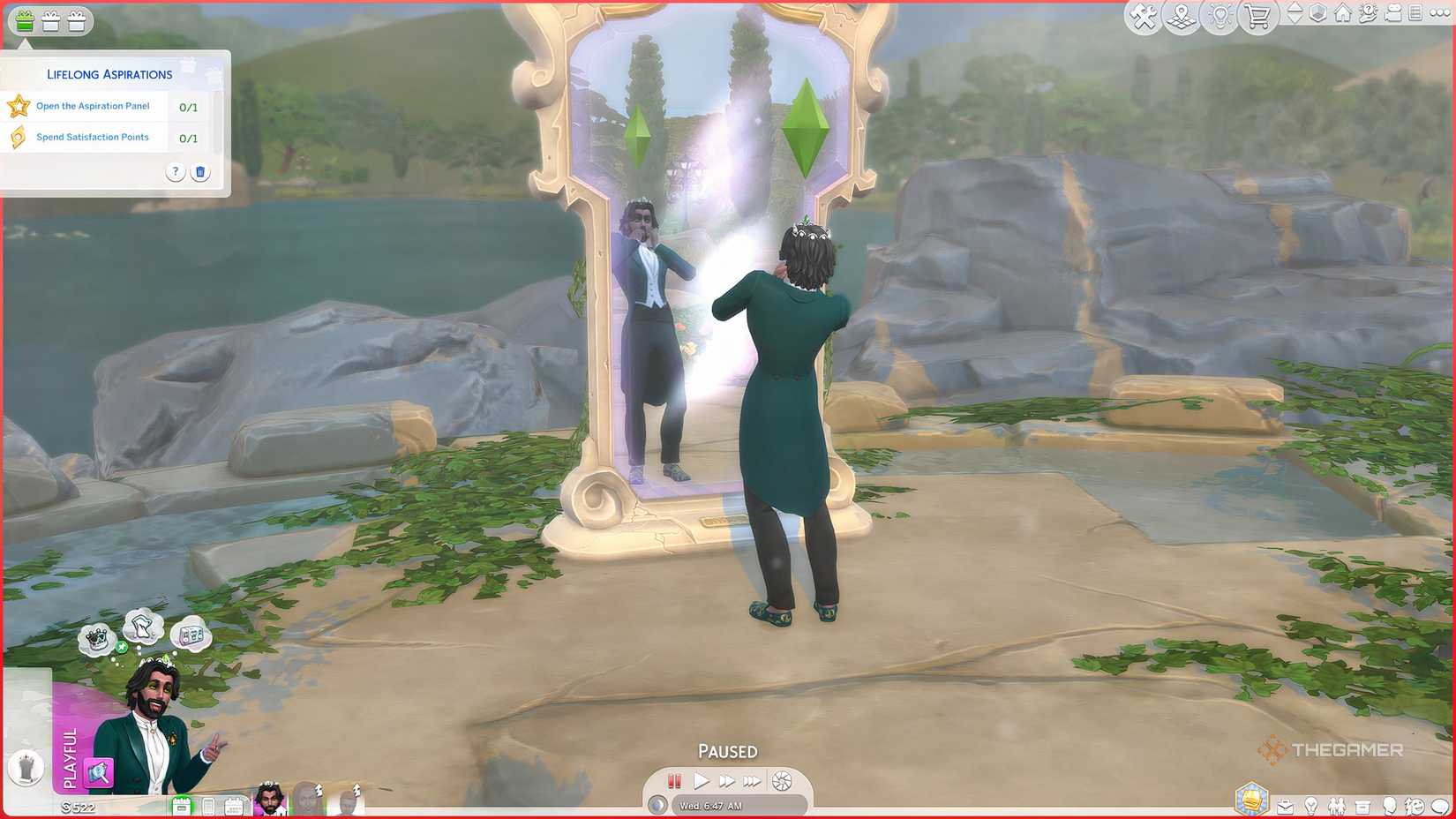Go up one floor with arrow
This screenshot has height=819, width=1456.
point(1295,9)
